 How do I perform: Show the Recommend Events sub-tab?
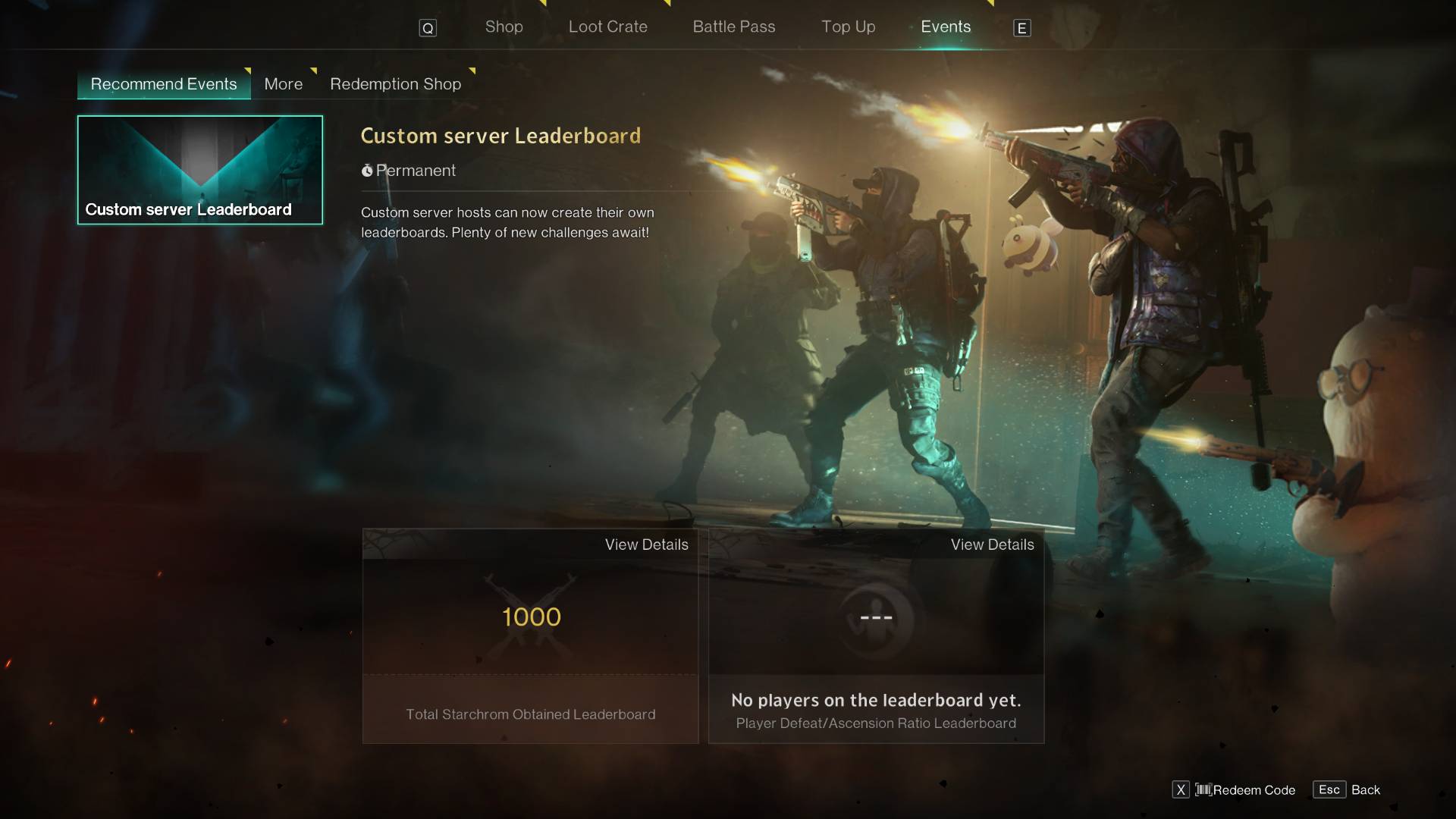(x=164, y=84)
